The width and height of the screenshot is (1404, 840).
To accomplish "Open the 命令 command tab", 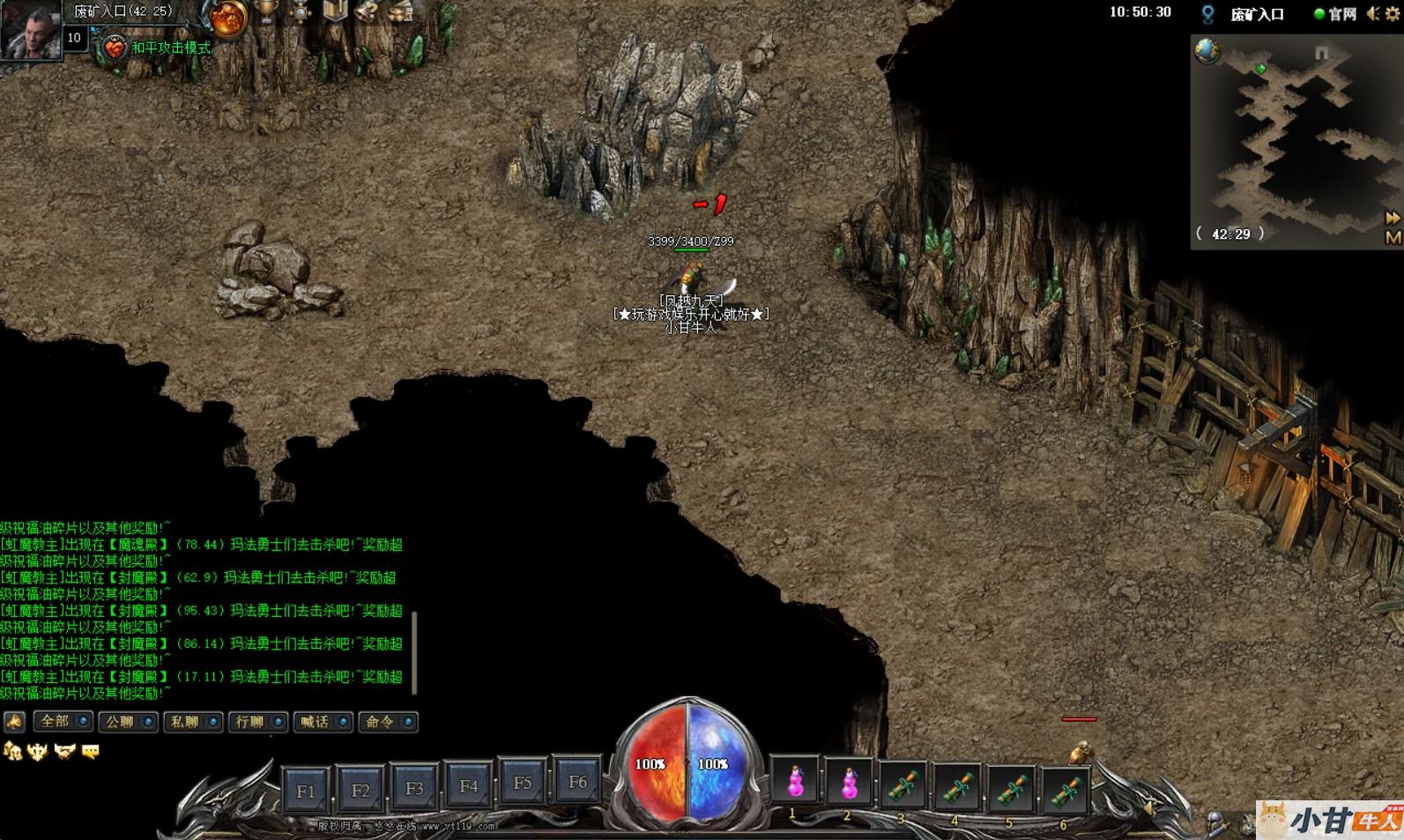I will tap(388, 722).
